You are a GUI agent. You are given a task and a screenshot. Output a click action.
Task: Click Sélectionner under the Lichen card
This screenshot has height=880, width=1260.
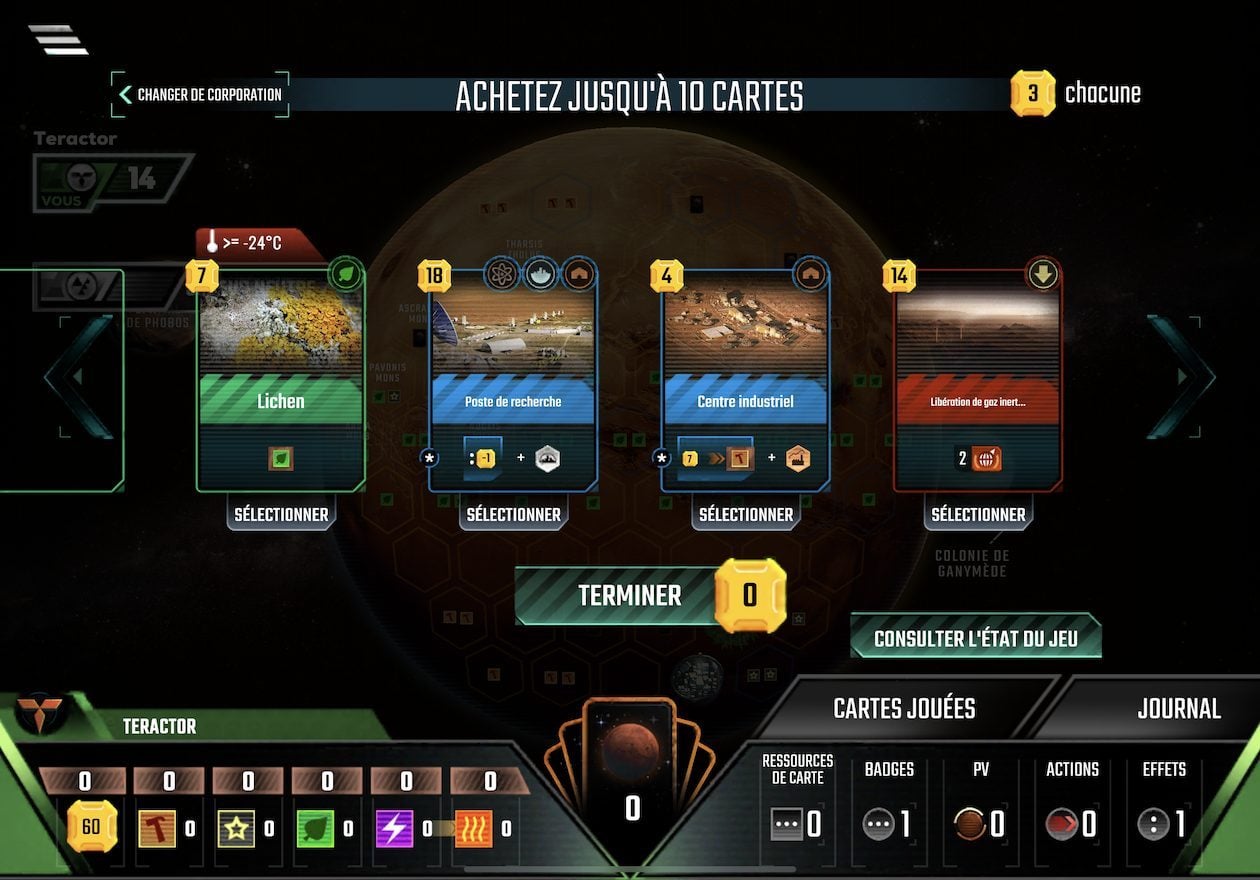(281, 515)
